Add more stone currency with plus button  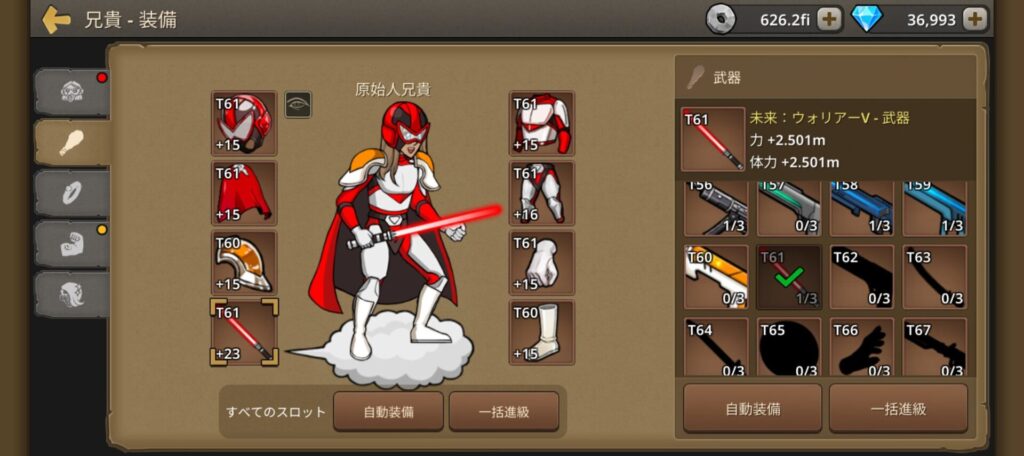829,19
